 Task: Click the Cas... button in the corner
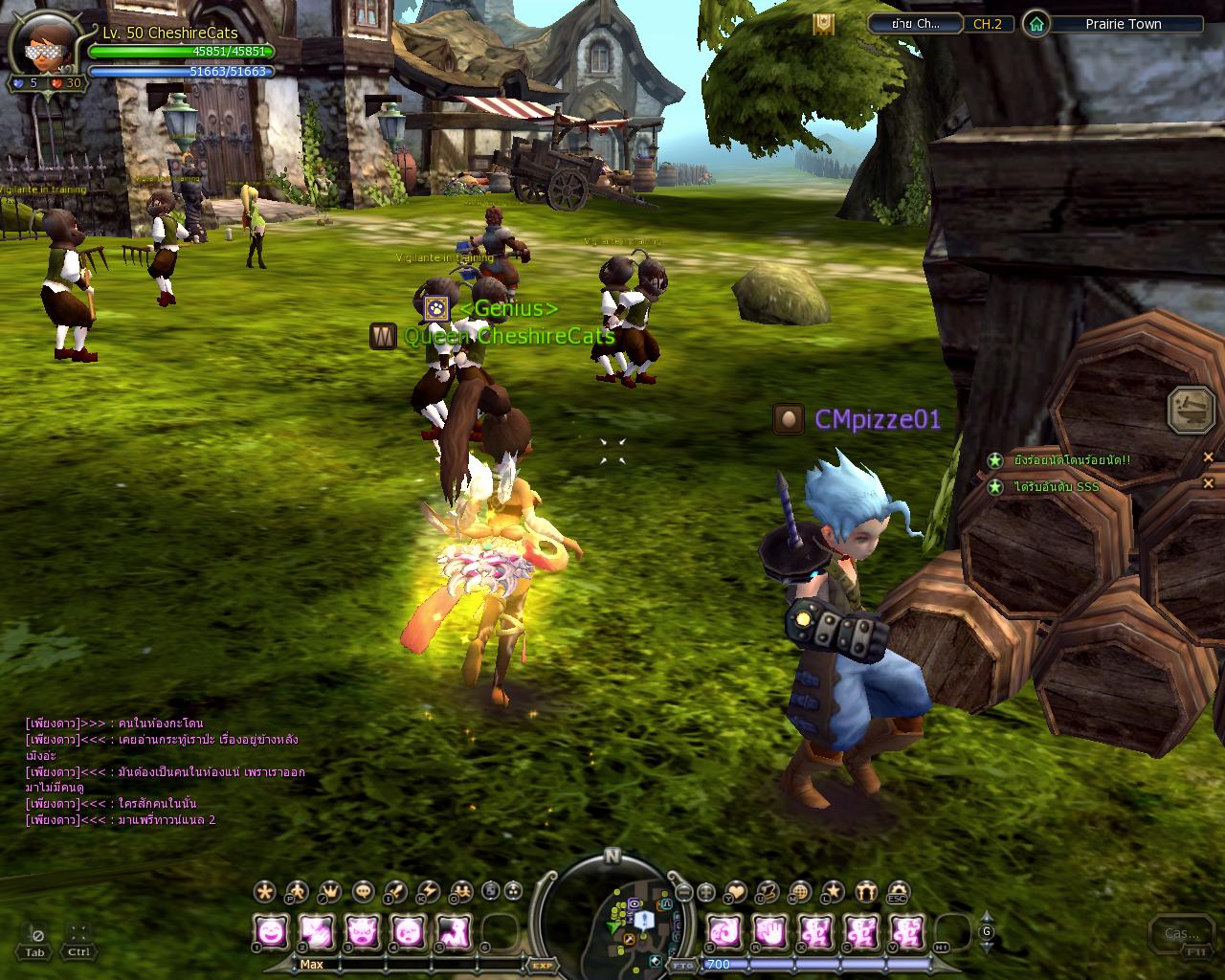point(1180,935)
